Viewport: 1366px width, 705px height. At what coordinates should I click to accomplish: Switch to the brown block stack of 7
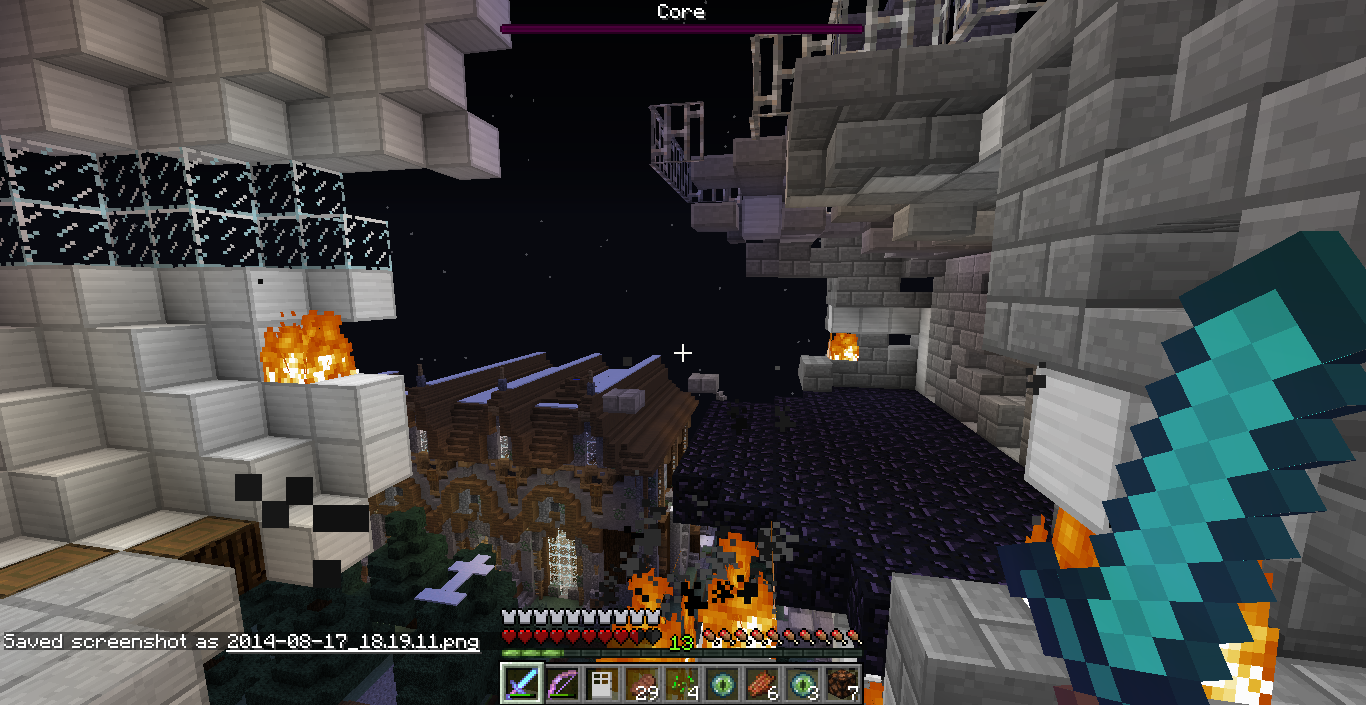click(842, 684)
